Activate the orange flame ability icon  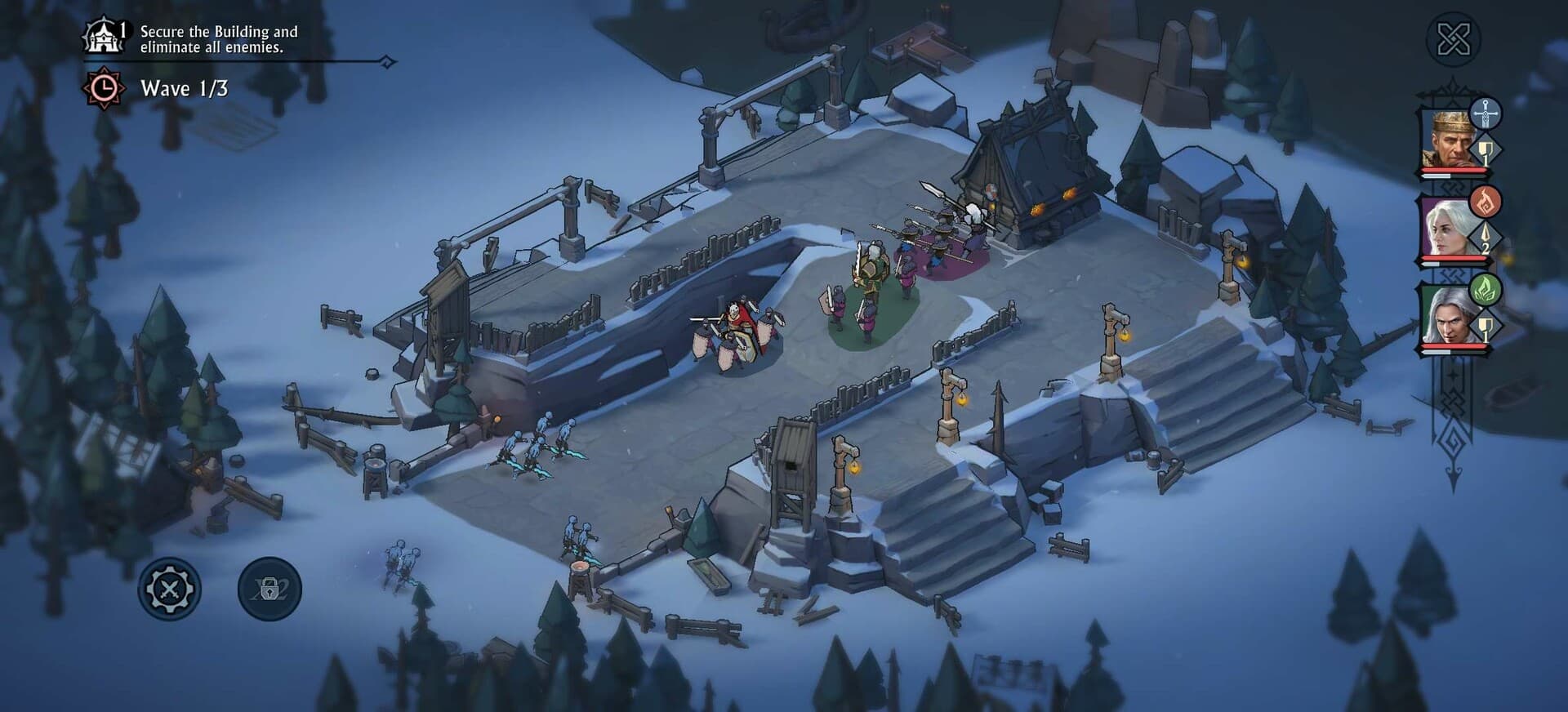point(1486,201)
